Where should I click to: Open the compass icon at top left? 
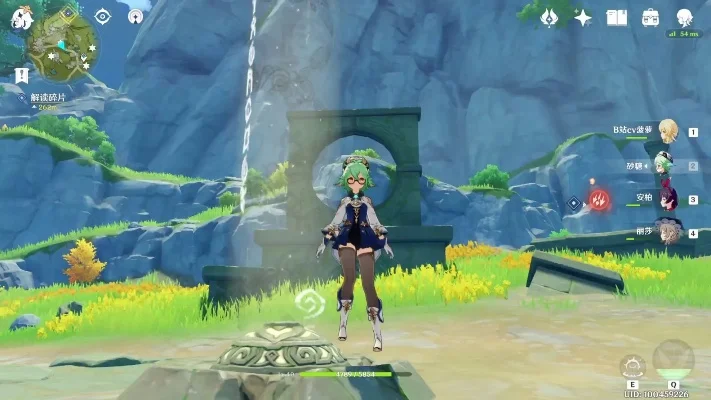136,16
